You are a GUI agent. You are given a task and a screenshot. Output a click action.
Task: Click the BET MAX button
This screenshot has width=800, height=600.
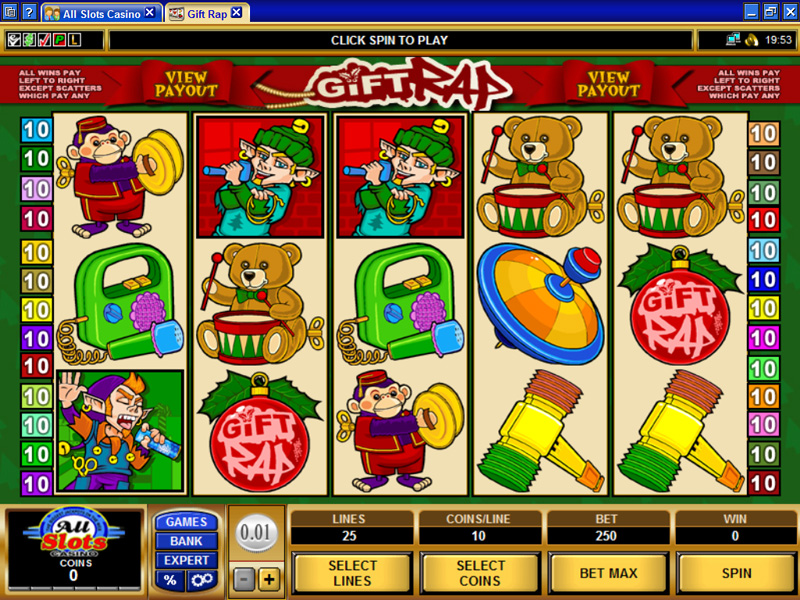[608, 573]
